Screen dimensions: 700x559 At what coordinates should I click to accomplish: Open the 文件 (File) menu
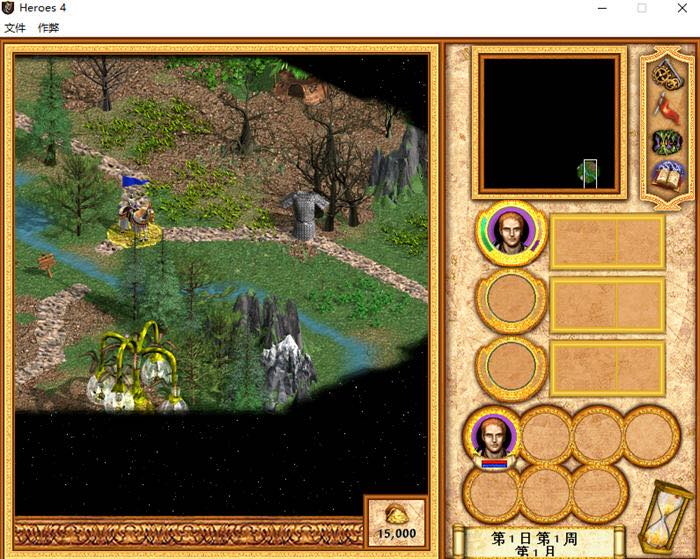pos(15,28)
